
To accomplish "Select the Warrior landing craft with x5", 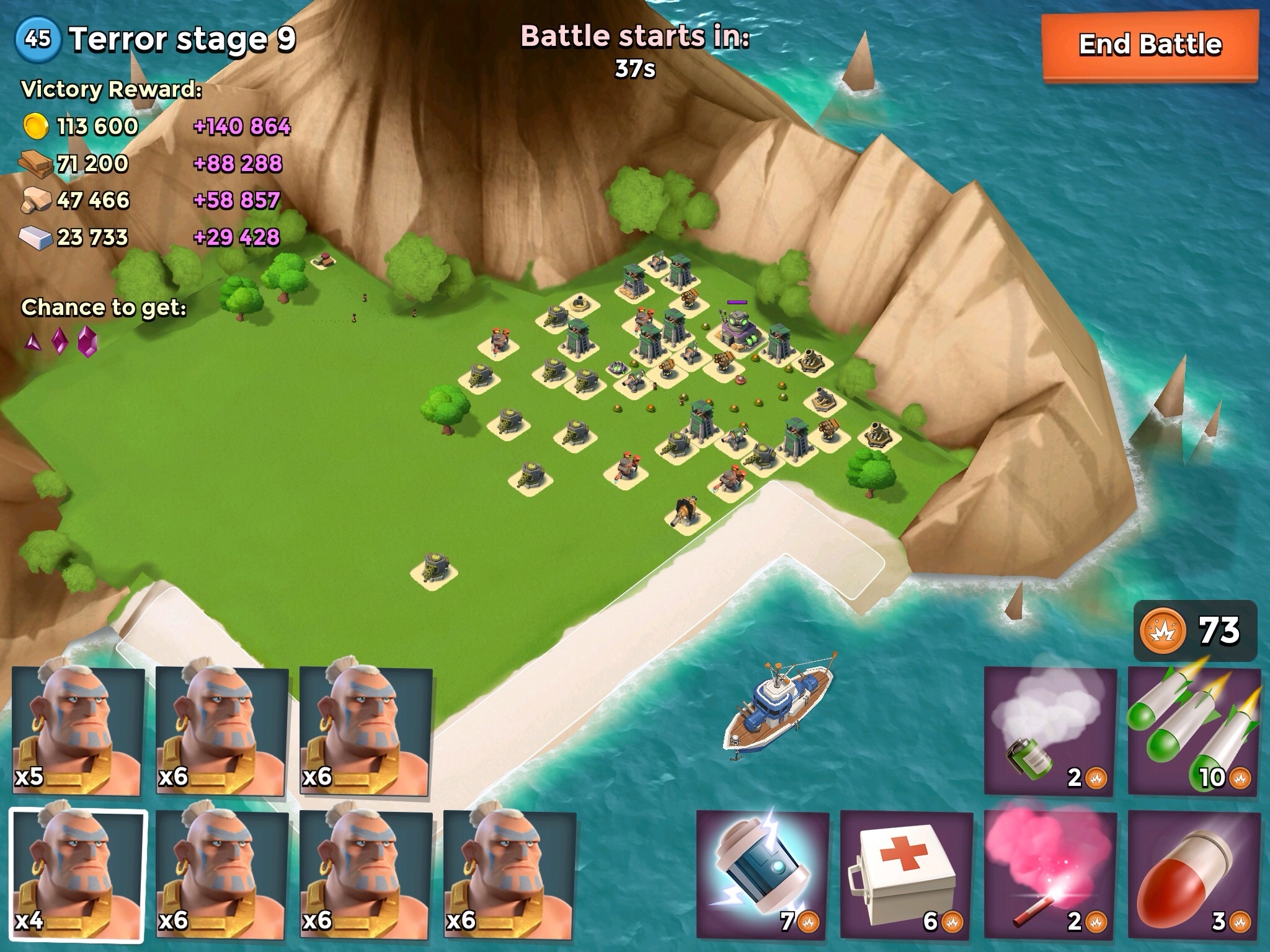I will 78,731.
